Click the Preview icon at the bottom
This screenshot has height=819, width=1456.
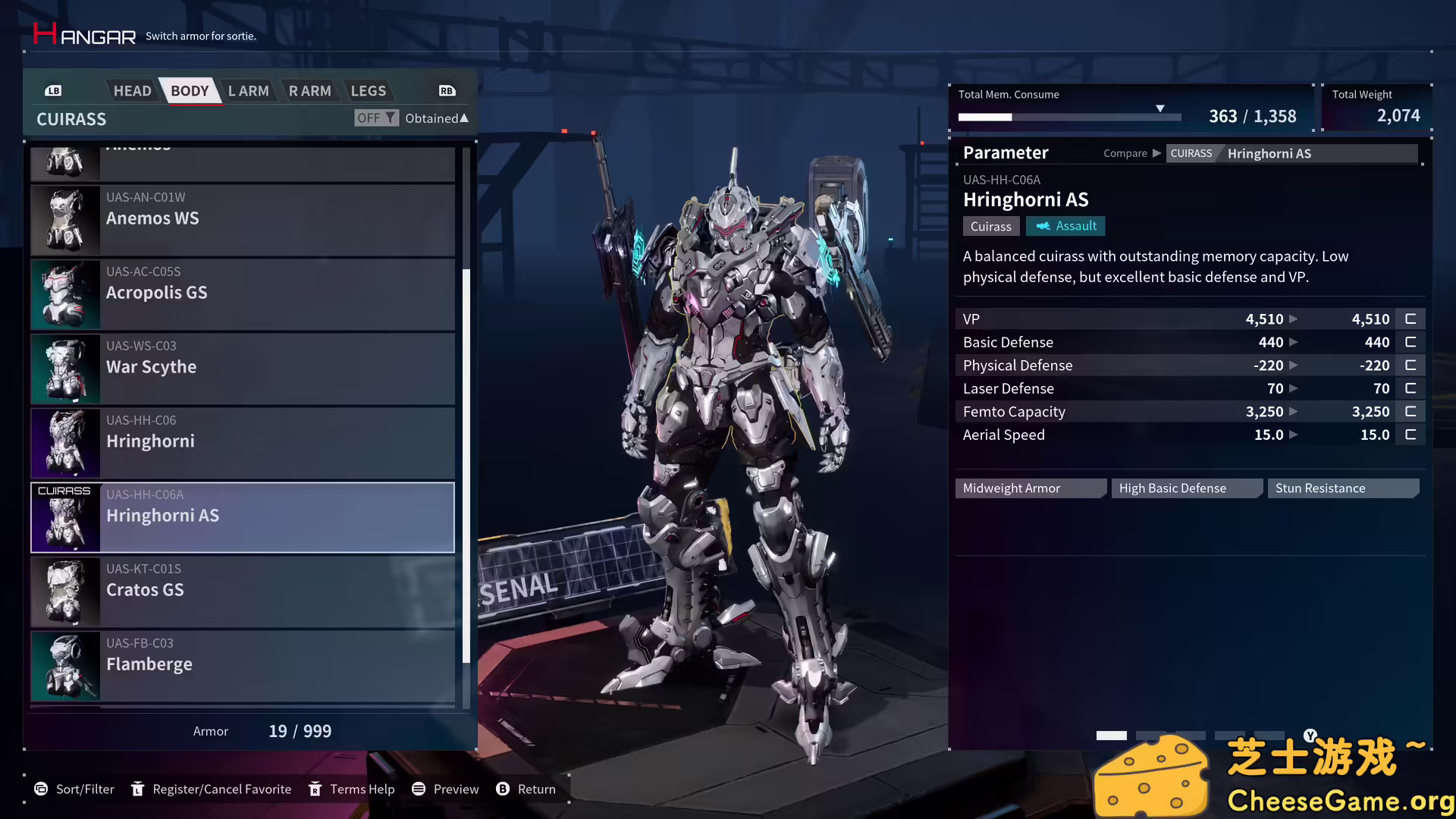click(418, 789)
